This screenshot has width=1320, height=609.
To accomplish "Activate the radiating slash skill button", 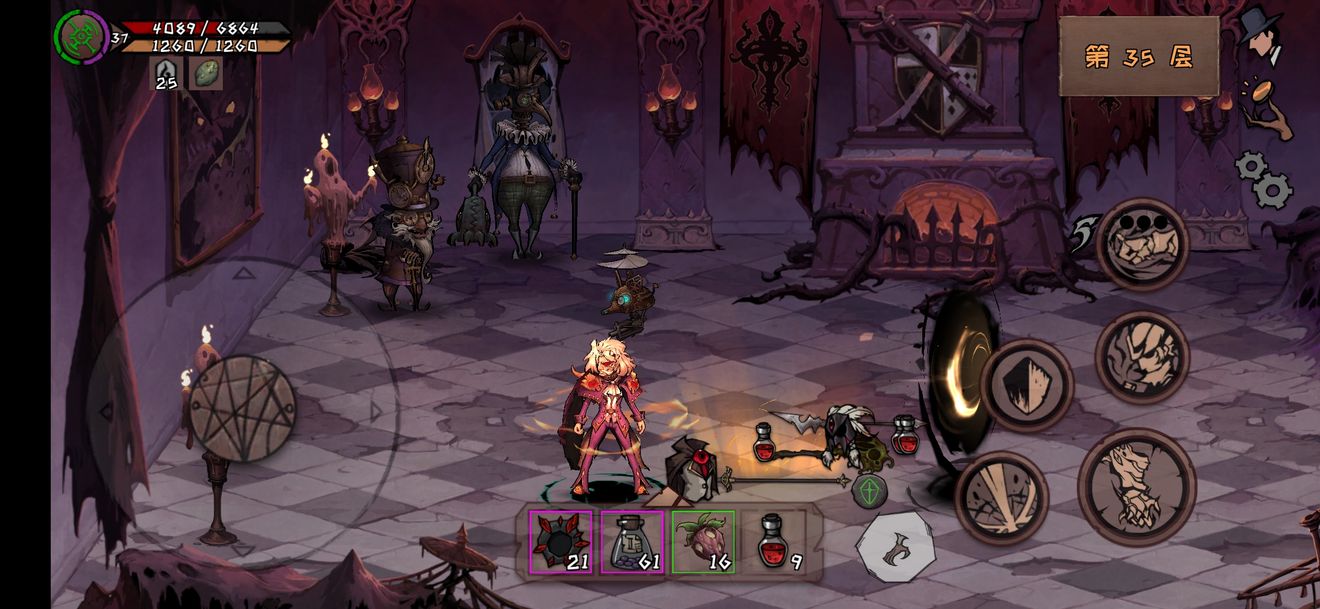I will pos(1001,498).
